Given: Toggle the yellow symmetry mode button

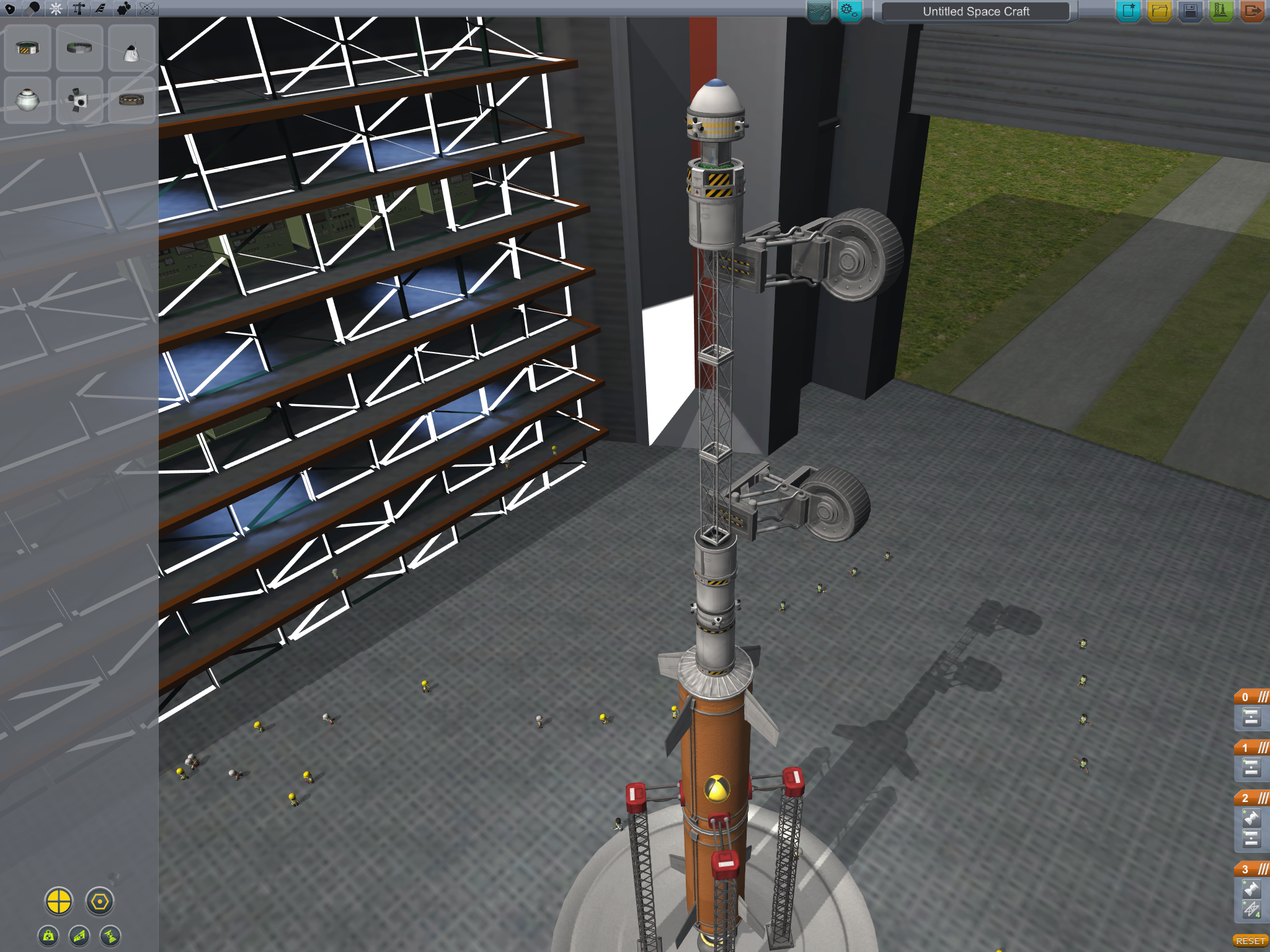Looking at the screenshot, I should pos(59,901).
